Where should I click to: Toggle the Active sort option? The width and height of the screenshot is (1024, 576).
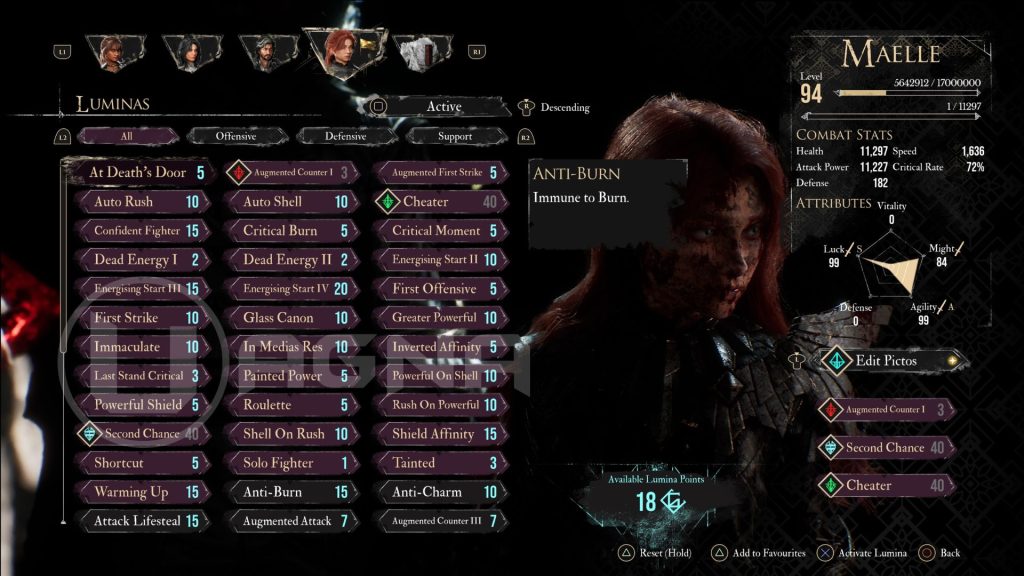pyautogui.click(x=443, y=107)
